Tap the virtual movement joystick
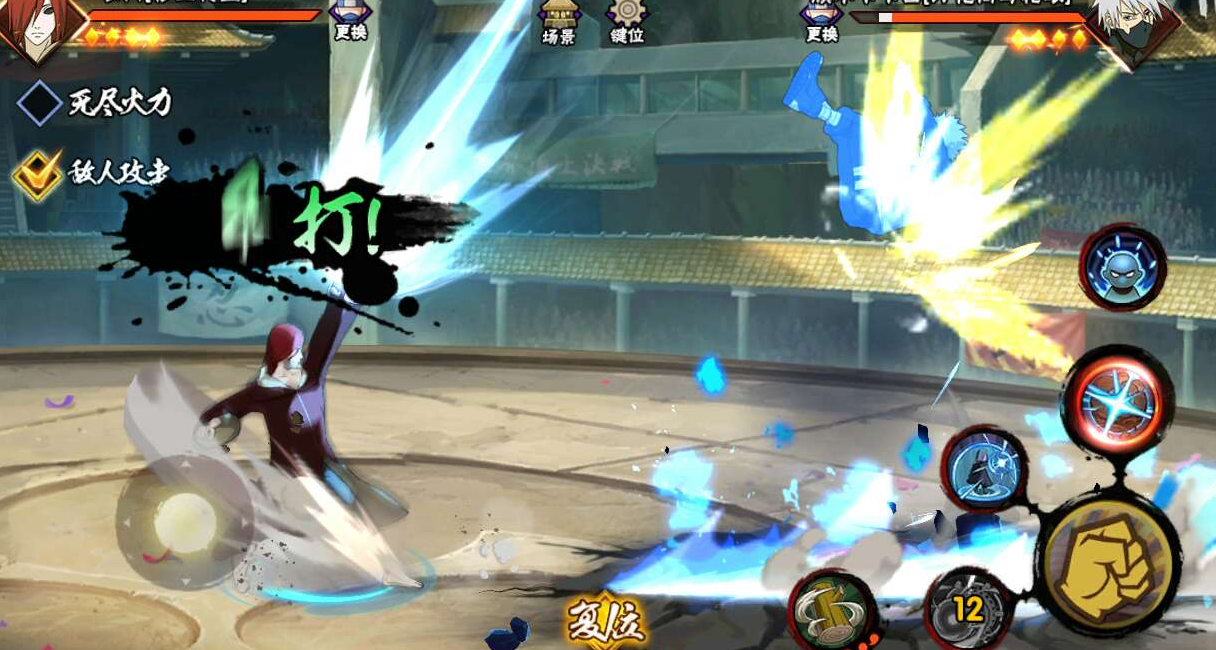Viewport: 1216px width, 650px height. (x=183, y=520)
